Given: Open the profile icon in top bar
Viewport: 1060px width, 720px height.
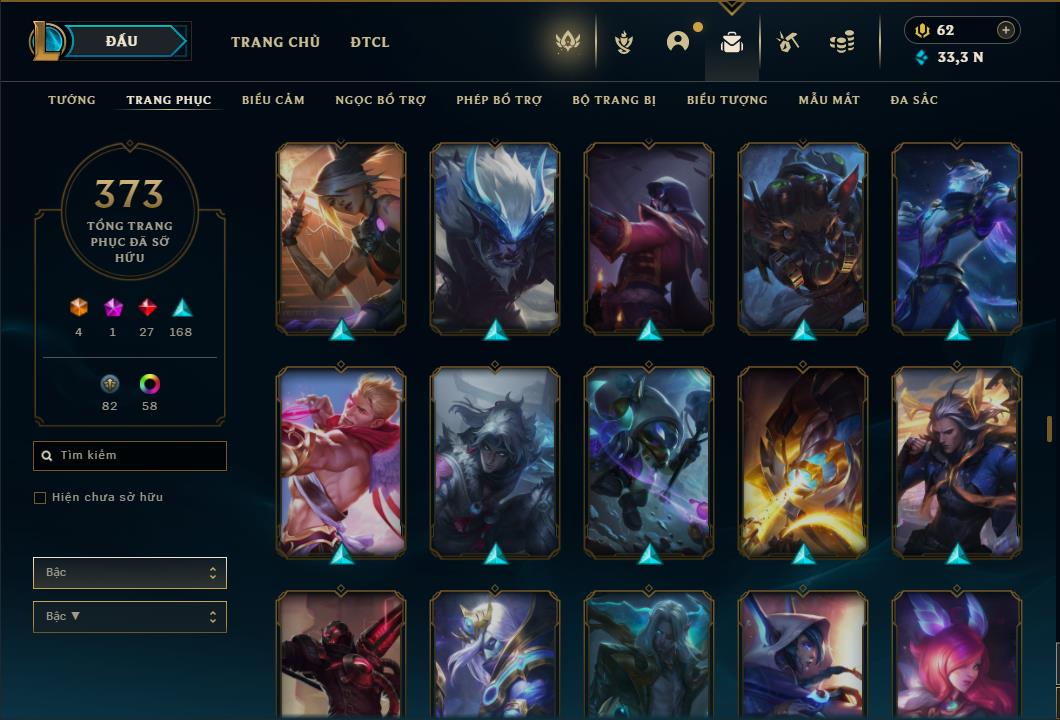Looking at the screenshot, I should (678, 42).
